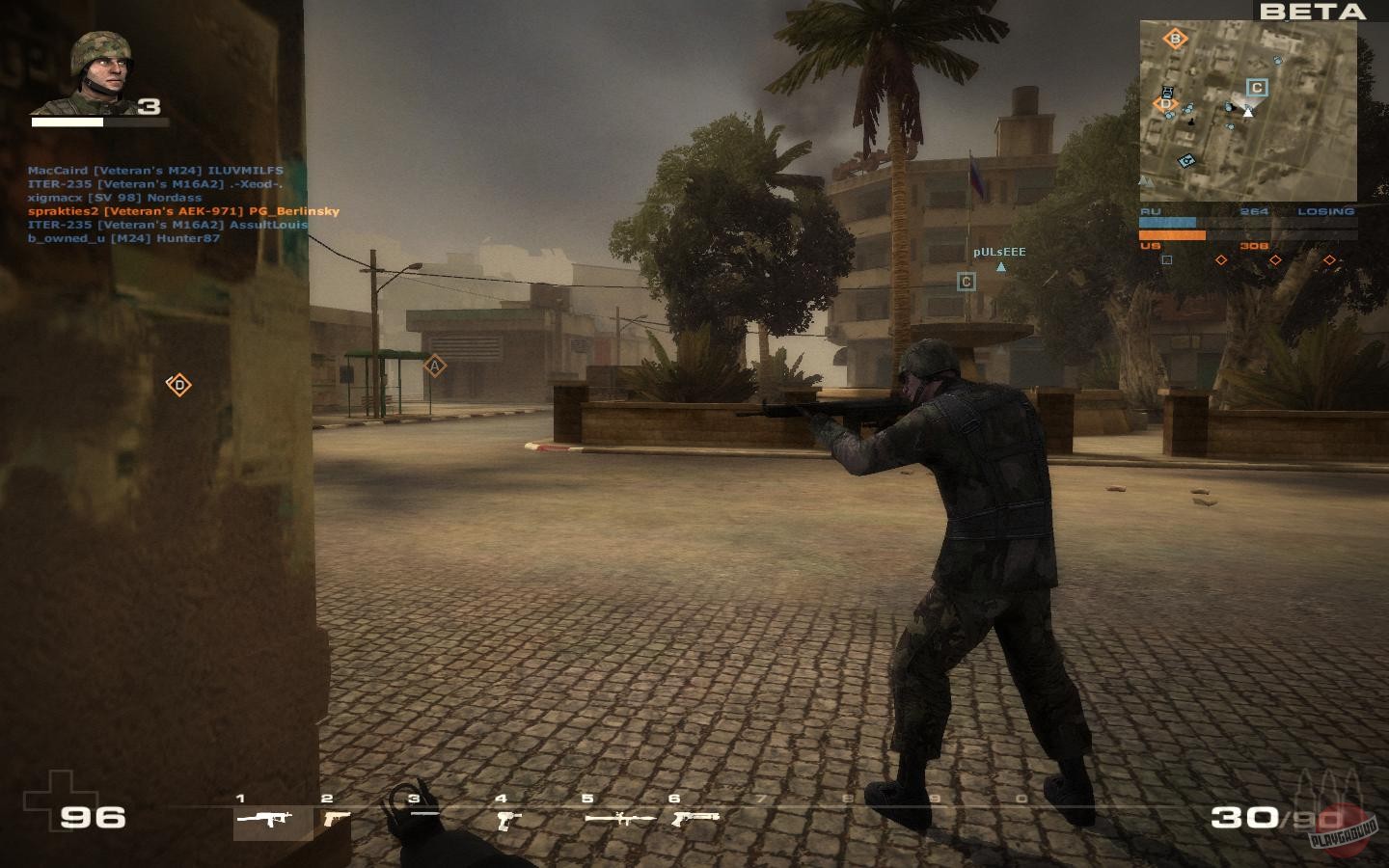This screenshot has width=1389, height=868.
Task: Click the orange objective A marker in the world
Action: (436, 366)
